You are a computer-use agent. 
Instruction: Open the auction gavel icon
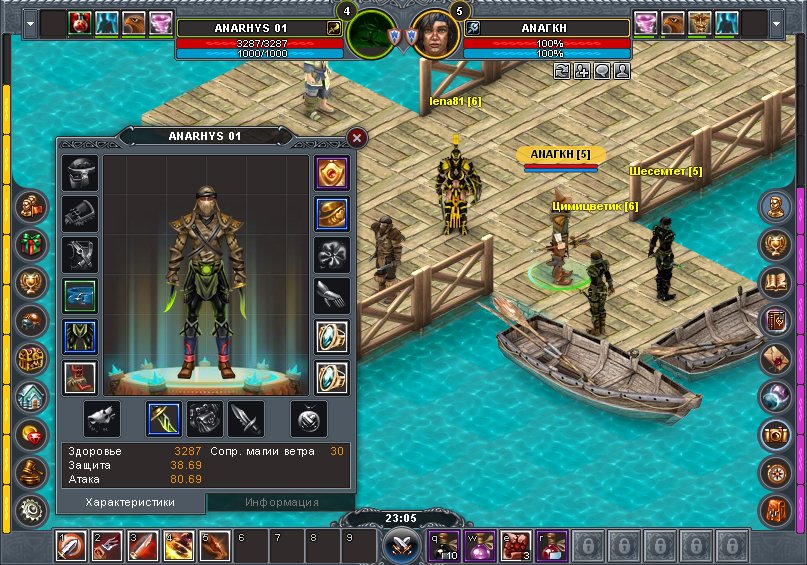click(32, 471)
